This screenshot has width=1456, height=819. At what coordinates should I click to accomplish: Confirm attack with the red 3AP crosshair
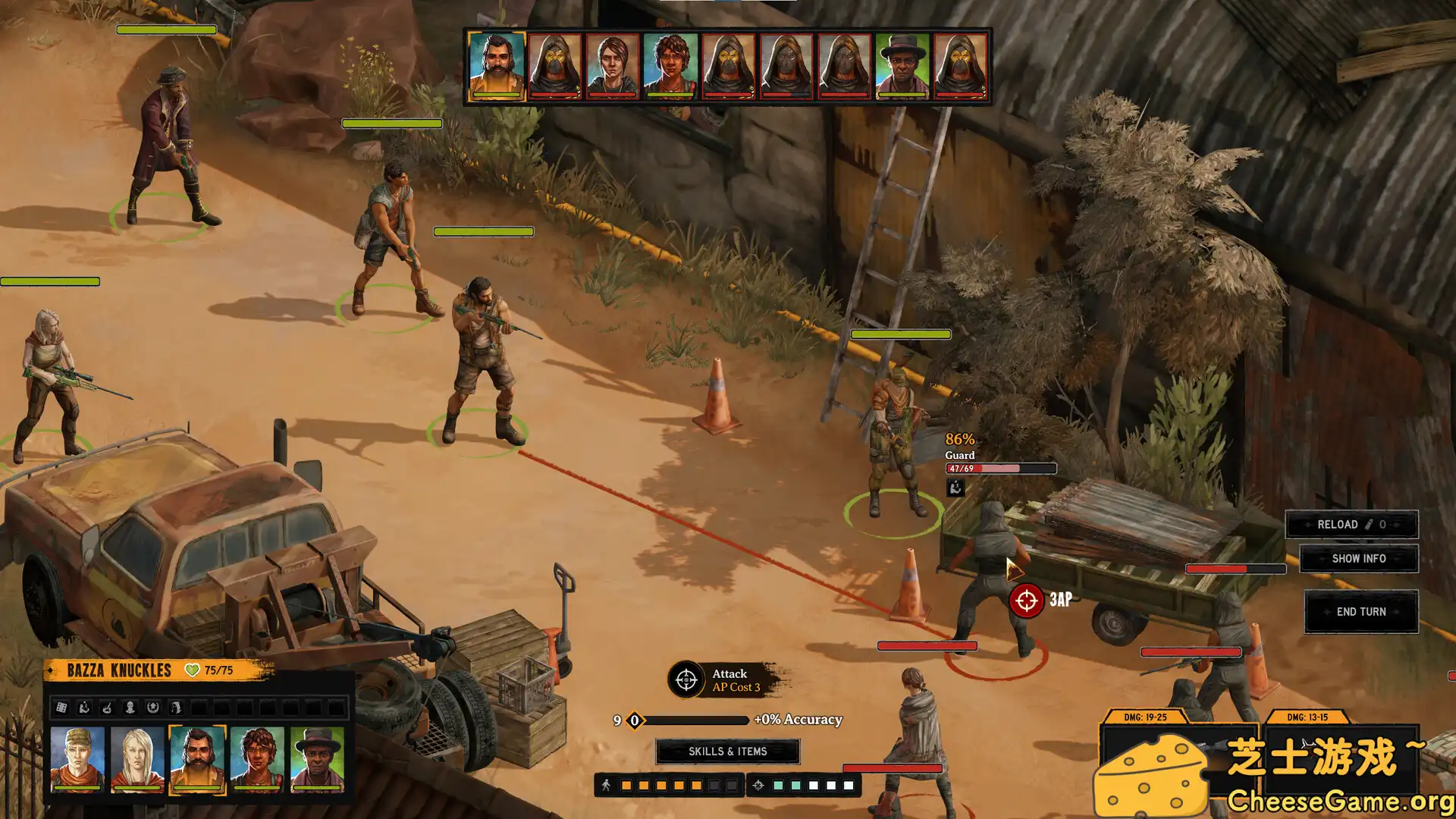(x=1026, y=601)
